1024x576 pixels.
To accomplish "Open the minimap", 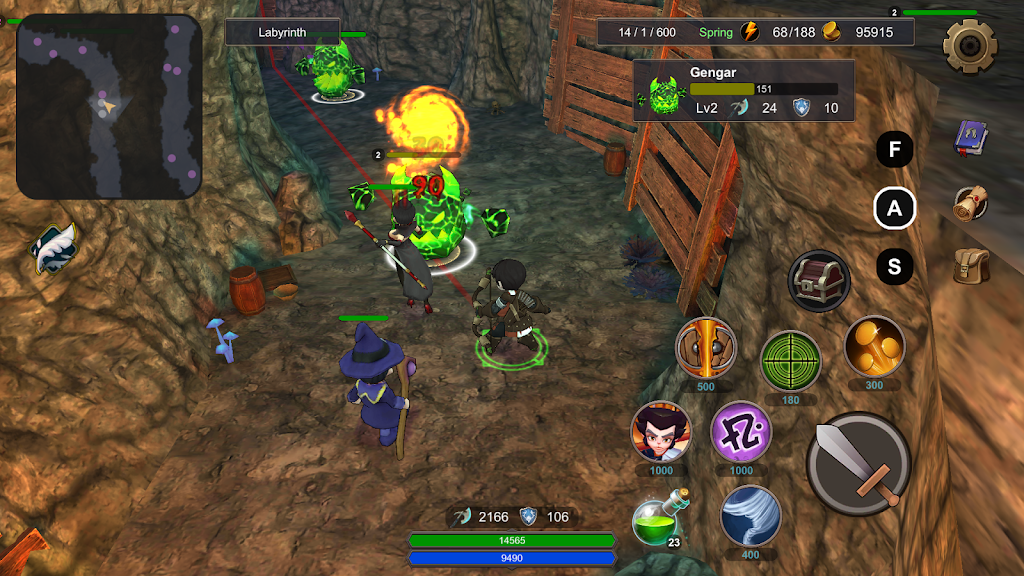I will (109, 107).
